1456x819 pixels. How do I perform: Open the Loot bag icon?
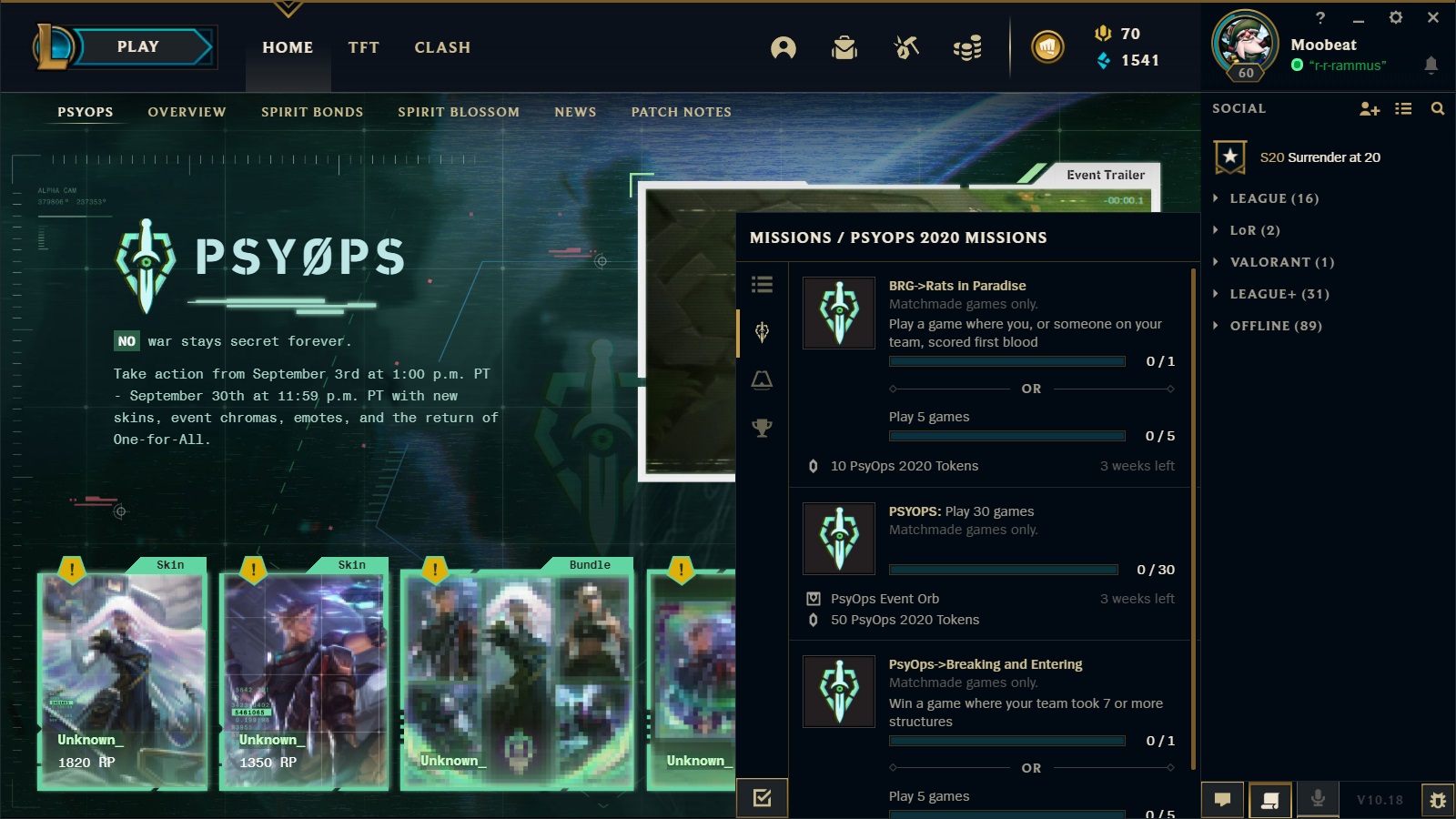844,48
